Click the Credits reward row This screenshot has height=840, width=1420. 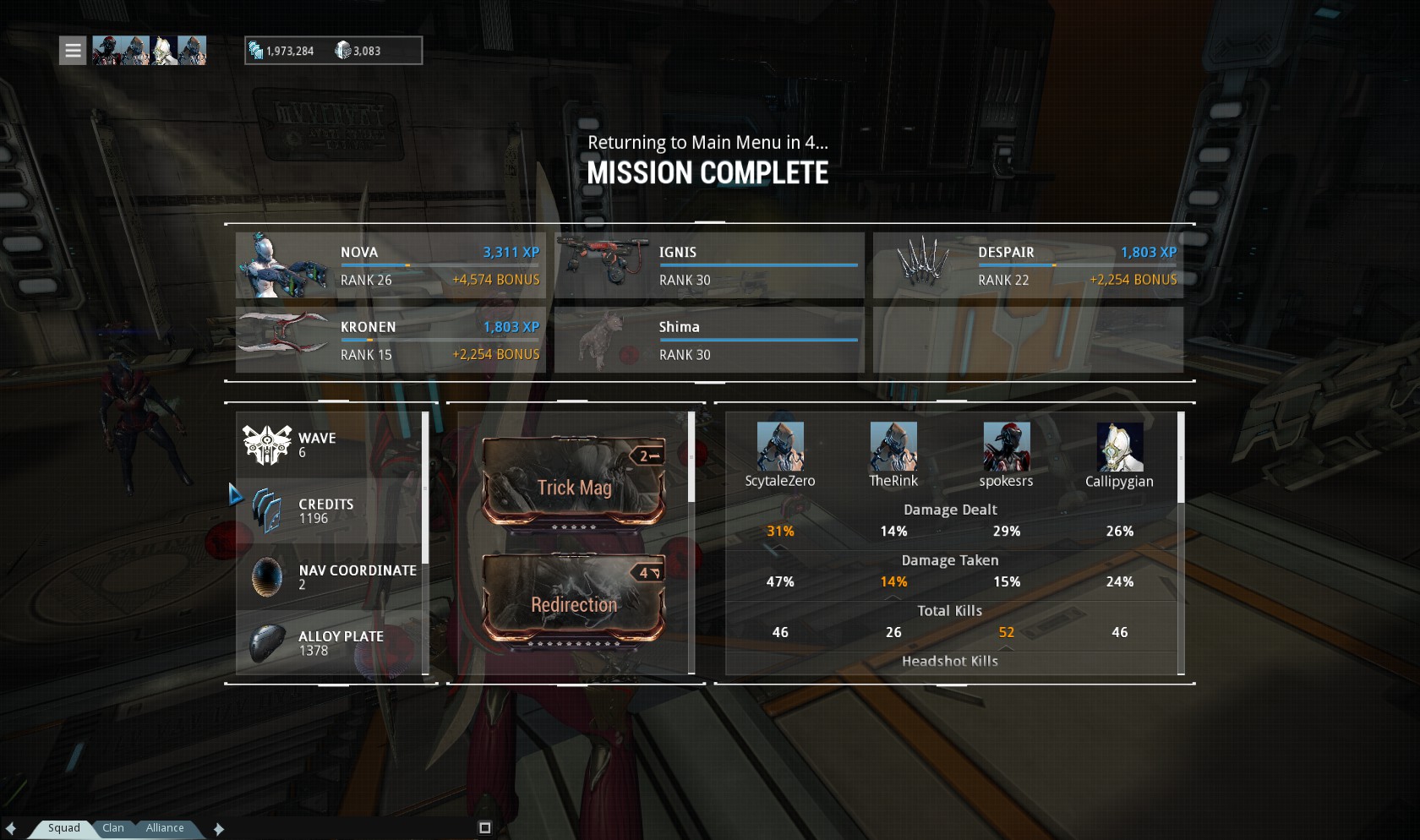pos(330,511)
